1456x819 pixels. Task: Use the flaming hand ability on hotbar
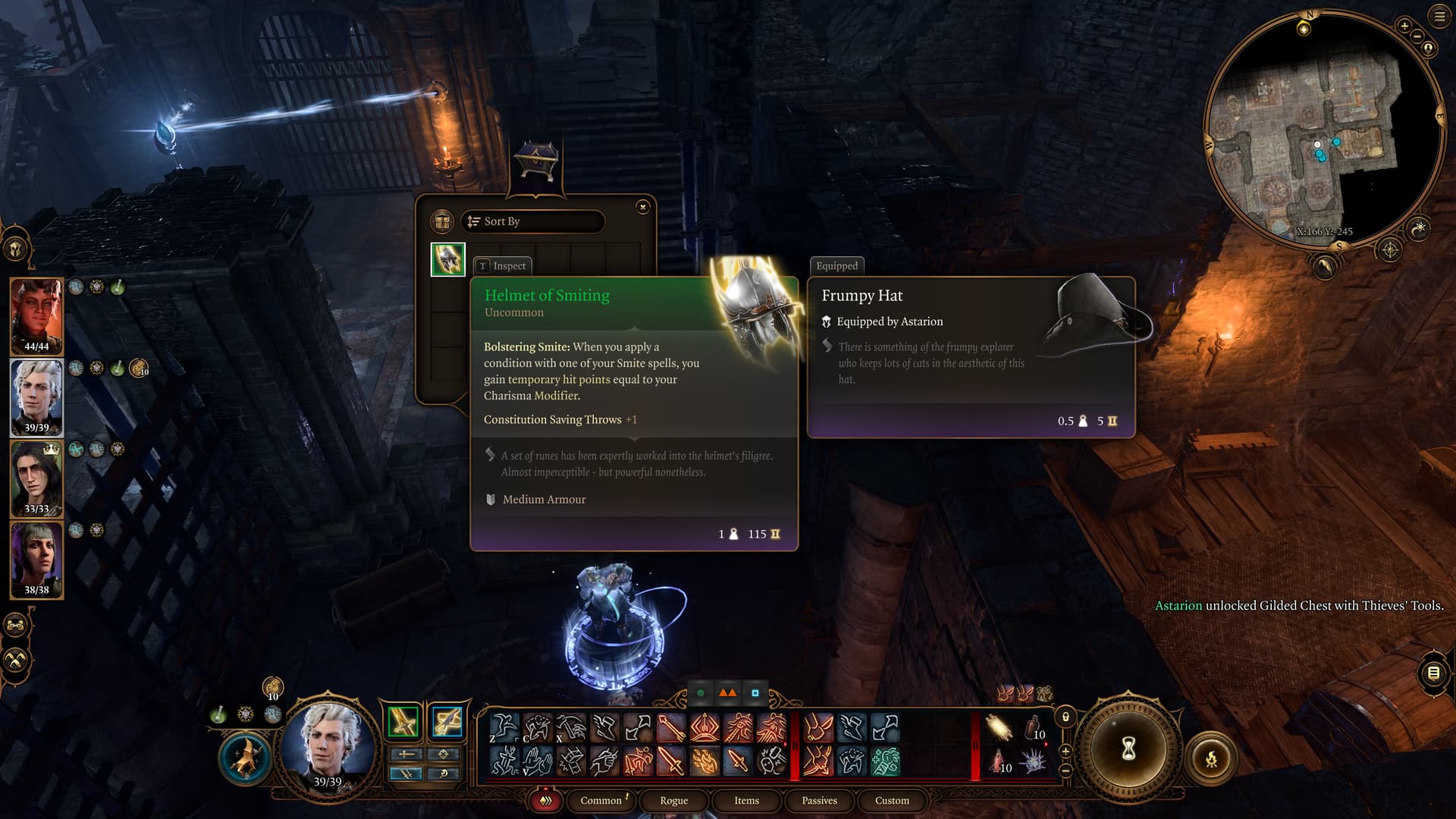tap(704, 761)
